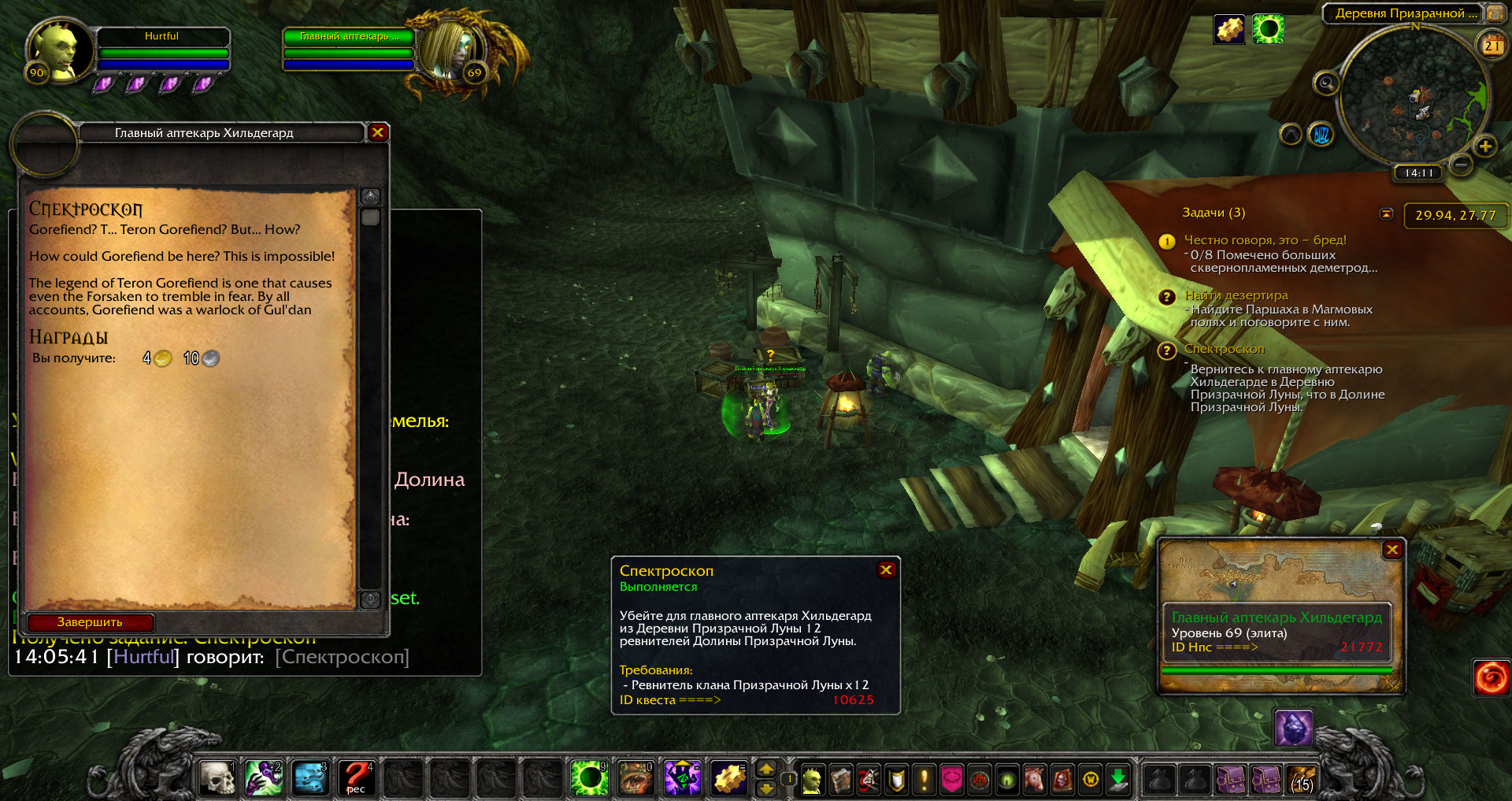Select the Найти дезертира quest in the tracker
The height and width of the screenshot is (801, 1512).
pyautogui.click(x=1236, y=295)
